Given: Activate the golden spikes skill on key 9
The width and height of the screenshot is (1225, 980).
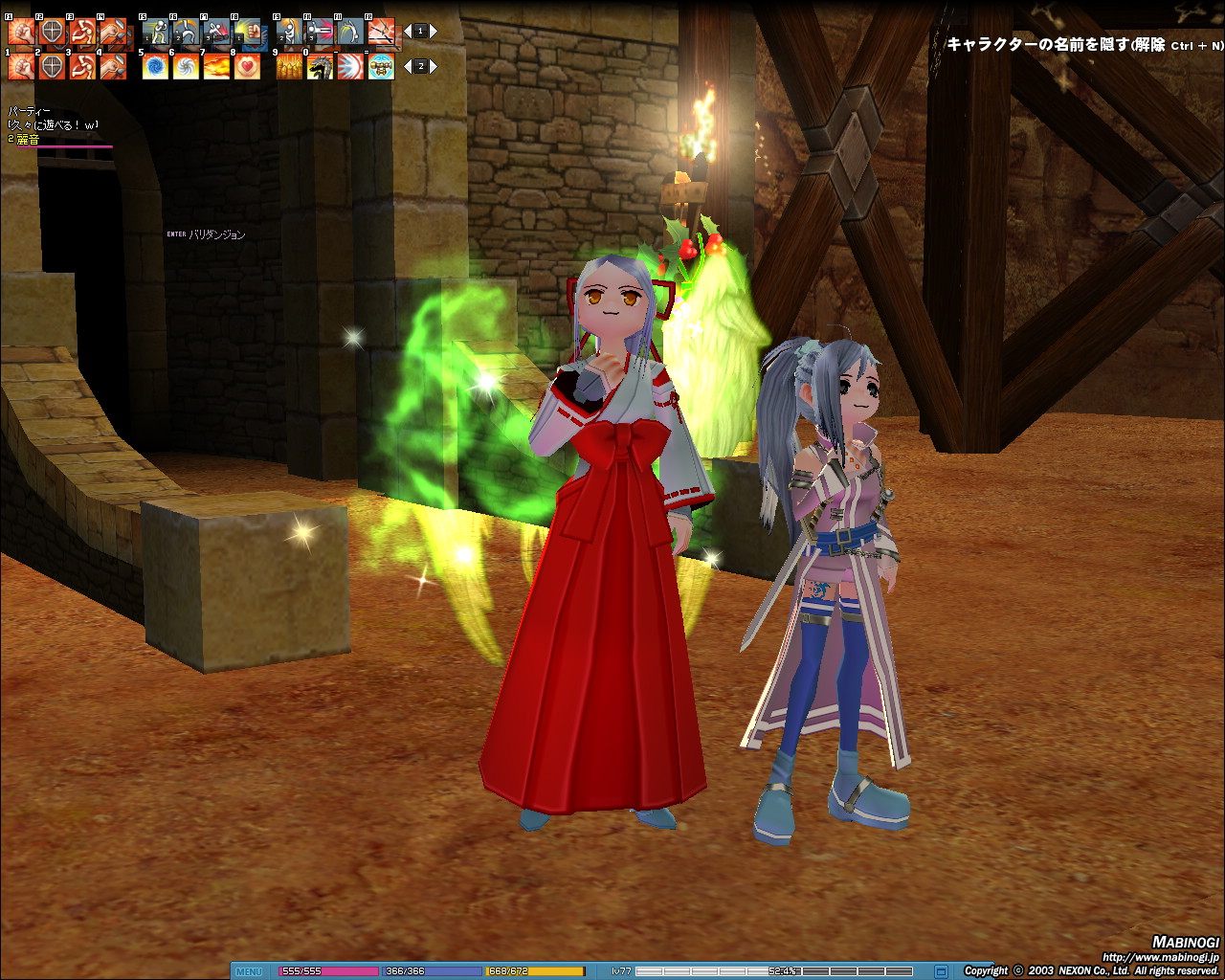Looking at the screenshot, I should [289, 67].
